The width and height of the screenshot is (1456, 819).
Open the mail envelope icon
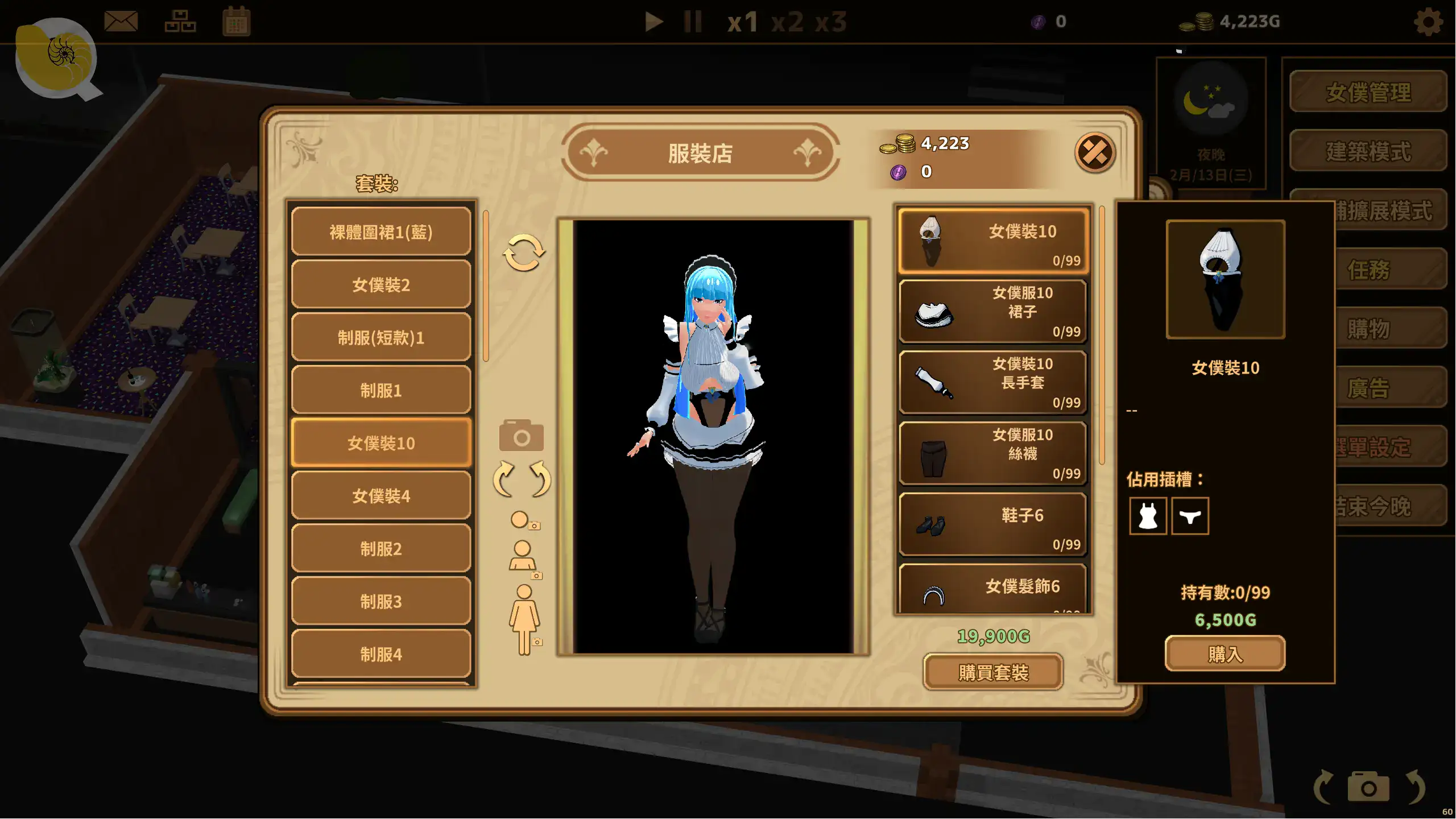pos(121,22)
